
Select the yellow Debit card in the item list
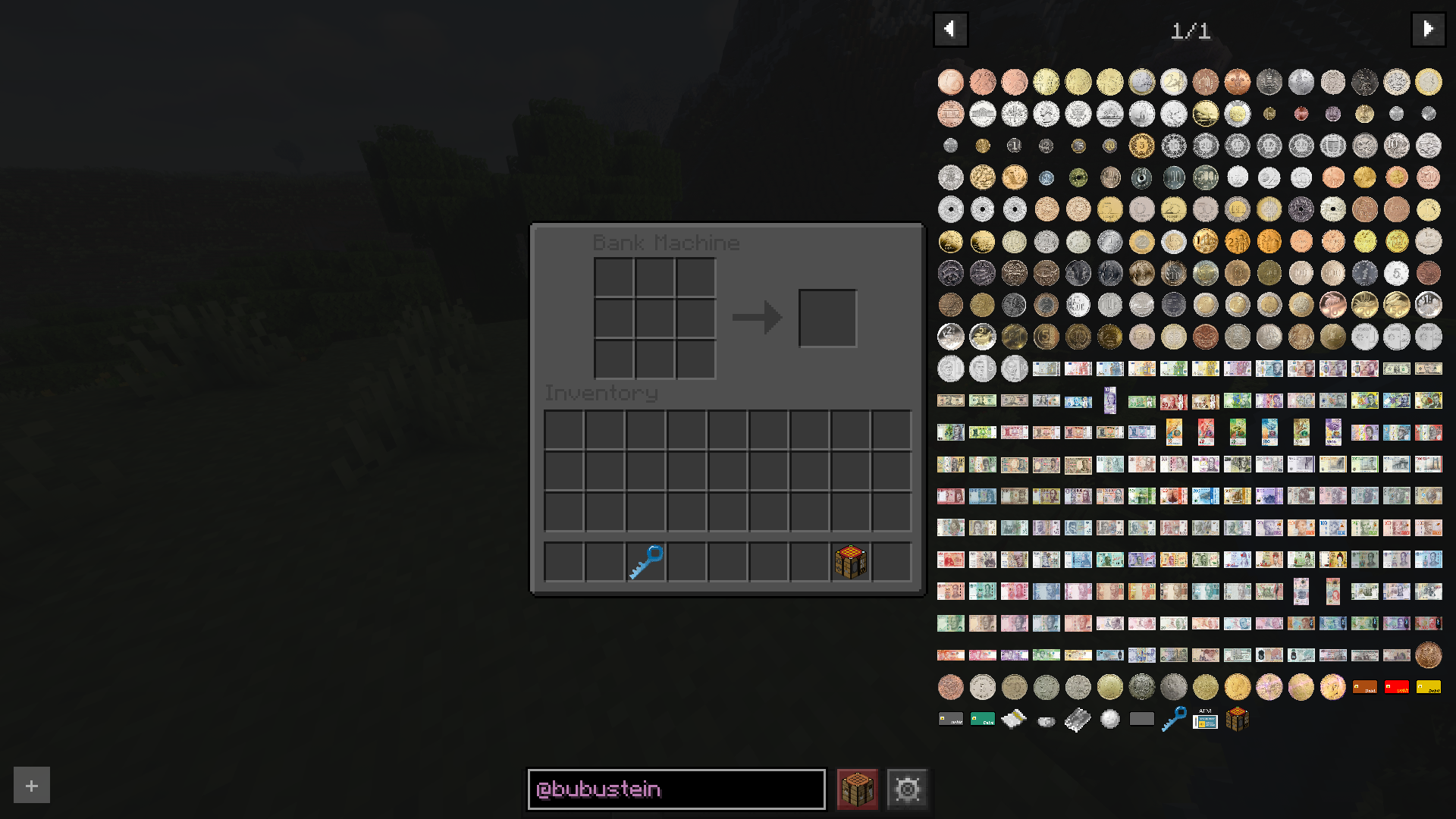click(1428, 686)
